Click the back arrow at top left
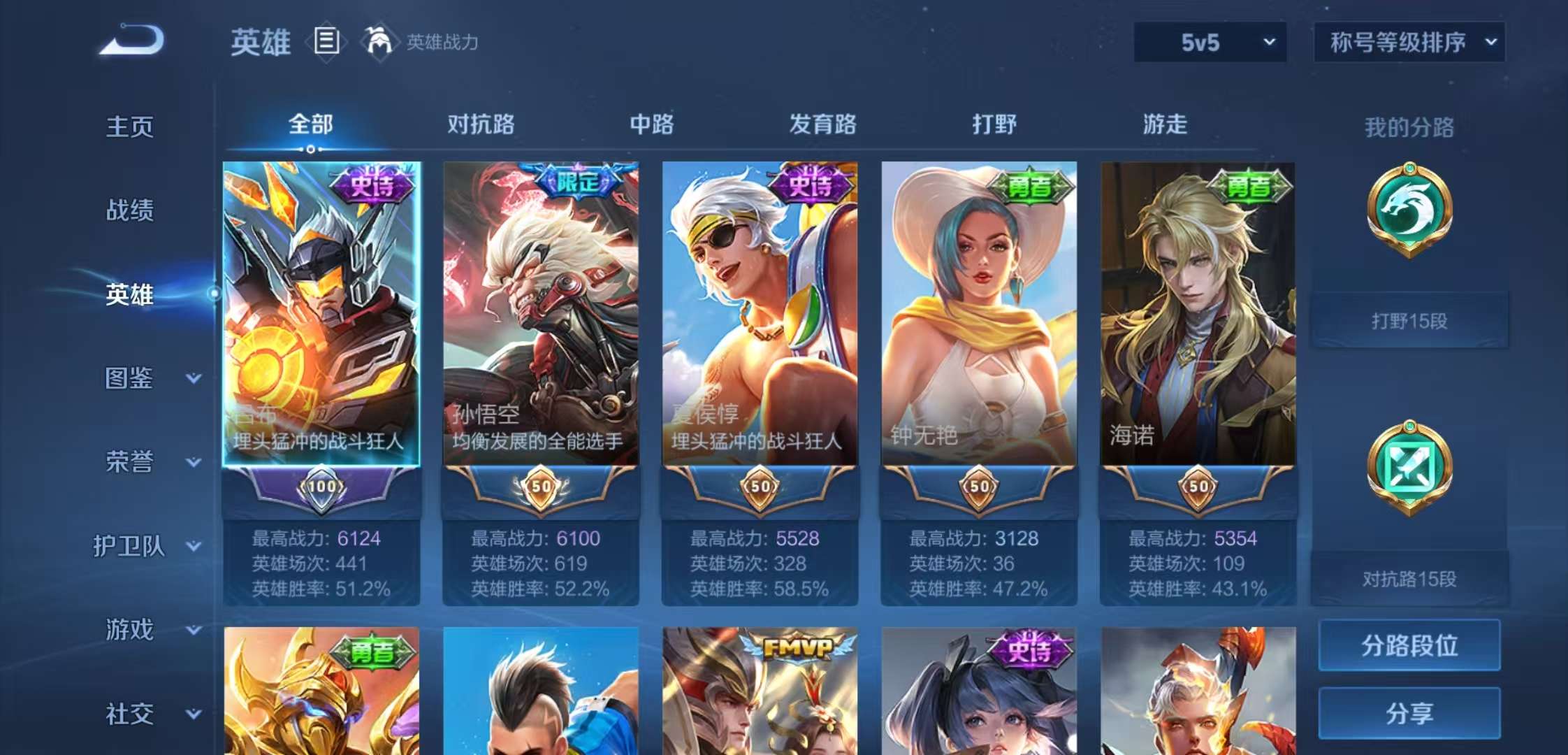Screen dimensions: 1568x755 129,42
